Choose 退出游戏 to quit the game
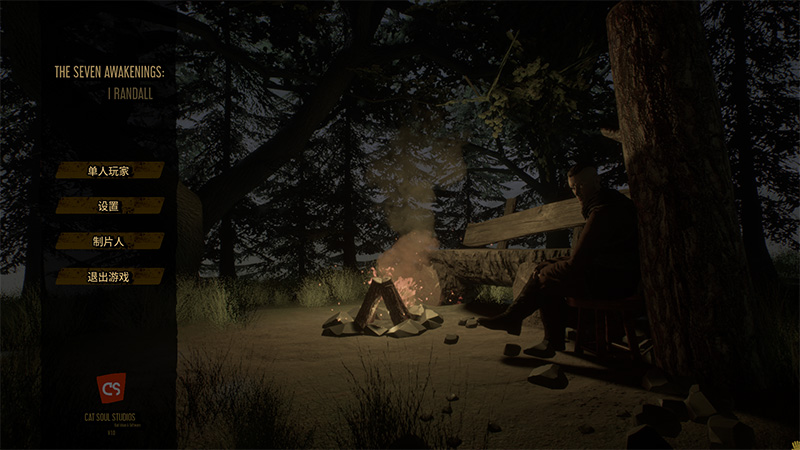The height and width of the screenshot is (450, 800). [109, 276]
